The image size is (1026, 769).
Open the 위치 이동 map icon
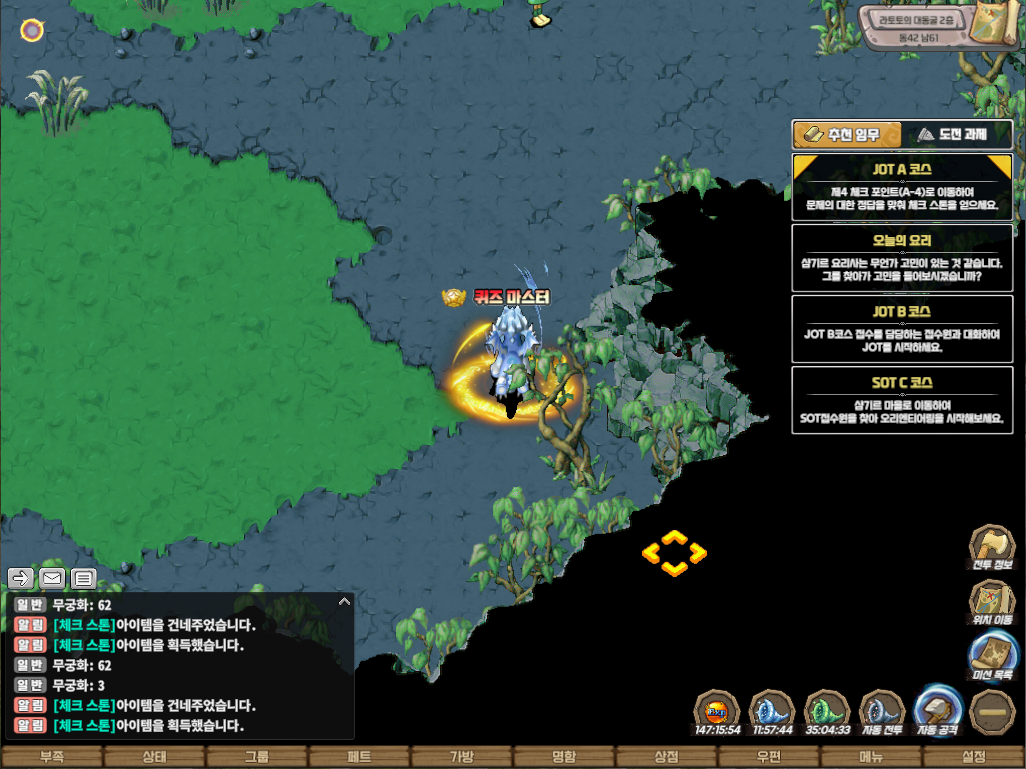[x=991, y=602]
